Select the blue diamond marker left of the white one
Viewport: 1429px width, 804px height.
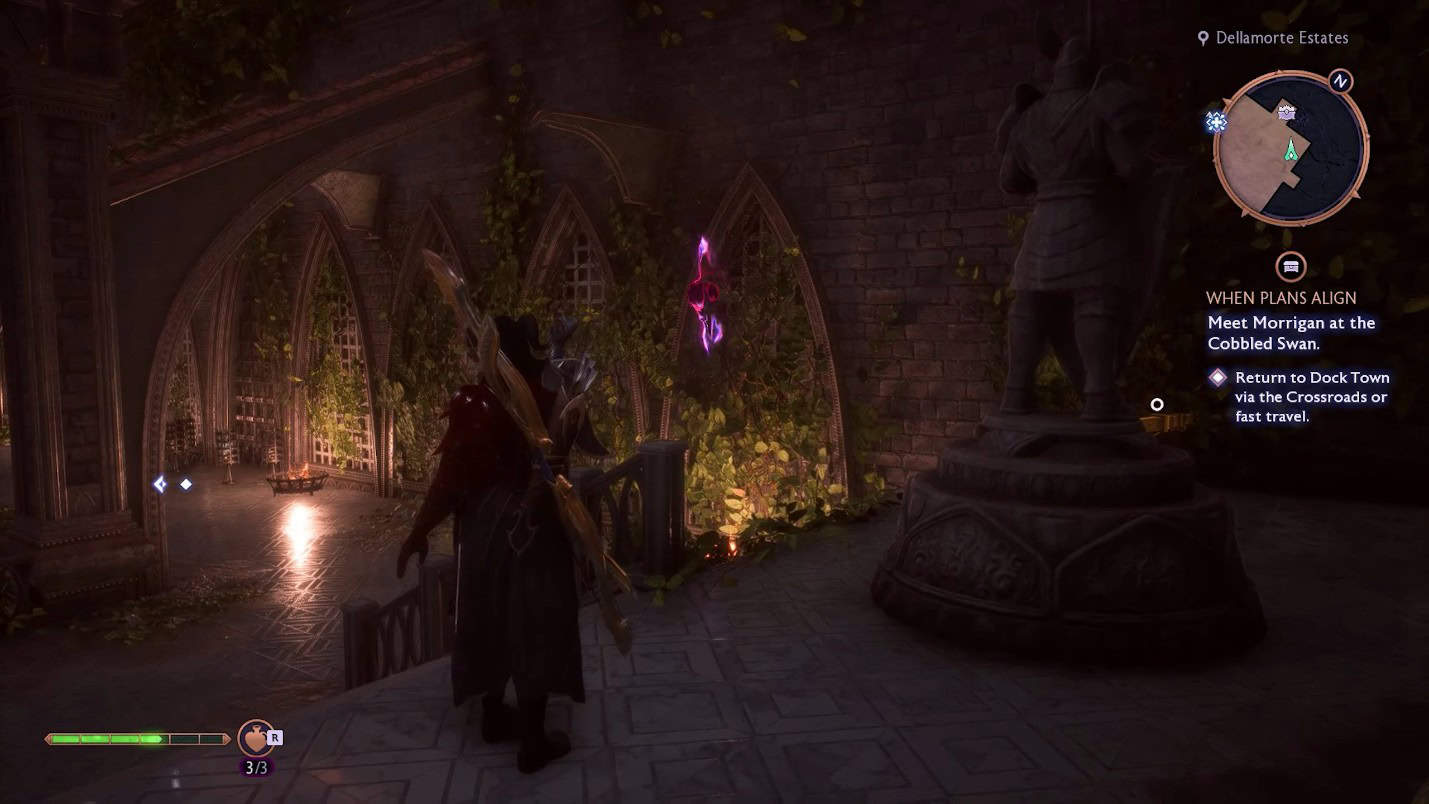pos(160,484)
